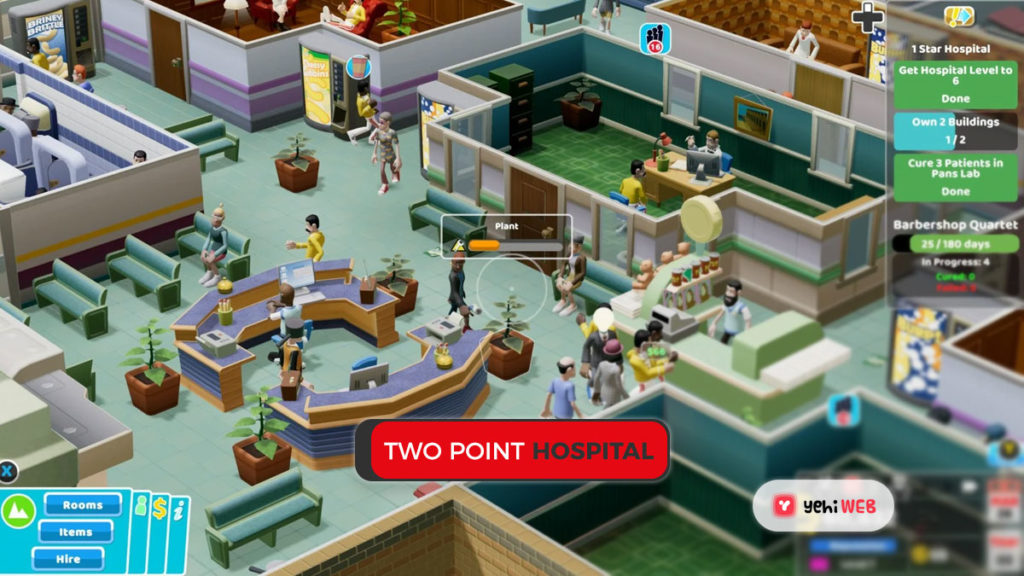The height and width of the screenshot is (576, 1024).
Task: Close the build panel with the X
Action: [x=6, y=470]
